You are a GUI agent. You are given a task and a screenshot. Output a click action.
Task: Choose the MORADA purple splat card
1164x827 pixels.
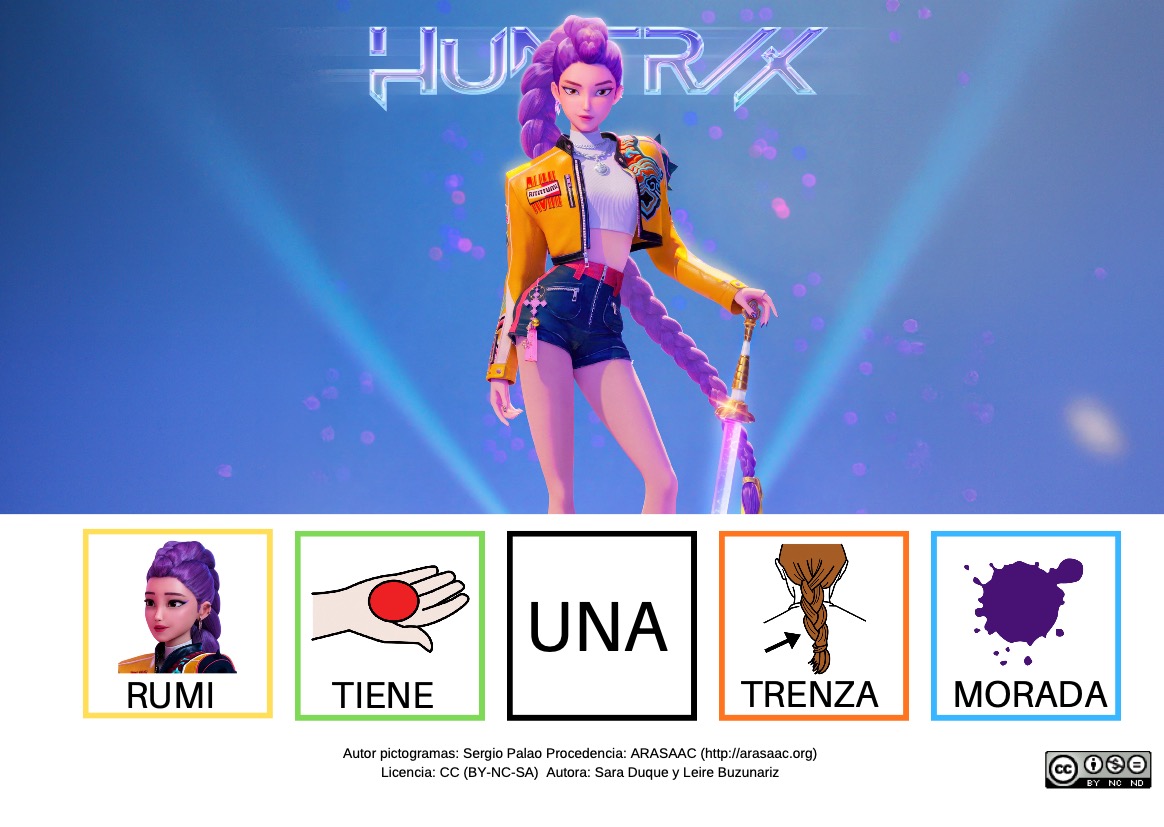click(x=1025, y=625)
